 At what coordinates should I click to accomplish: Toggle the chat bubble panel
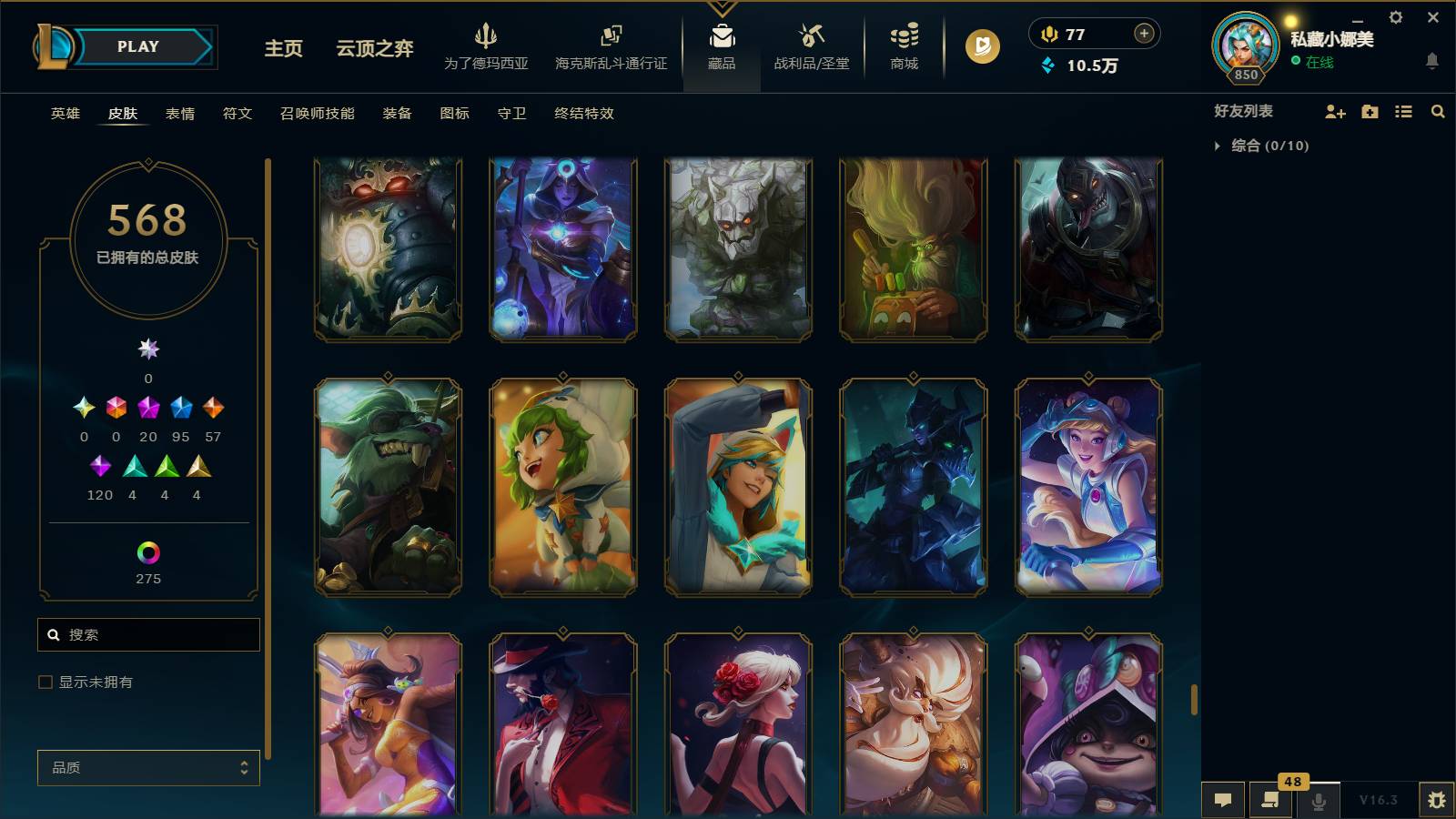(1223, 800)
